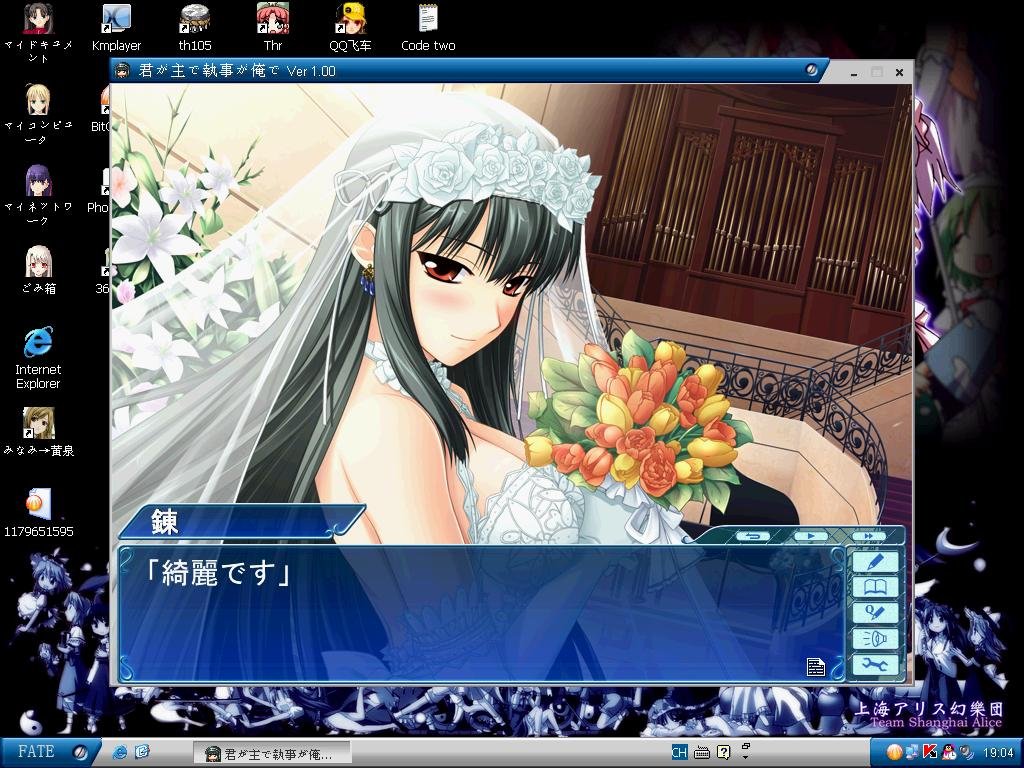Minimize the game window

854,72
